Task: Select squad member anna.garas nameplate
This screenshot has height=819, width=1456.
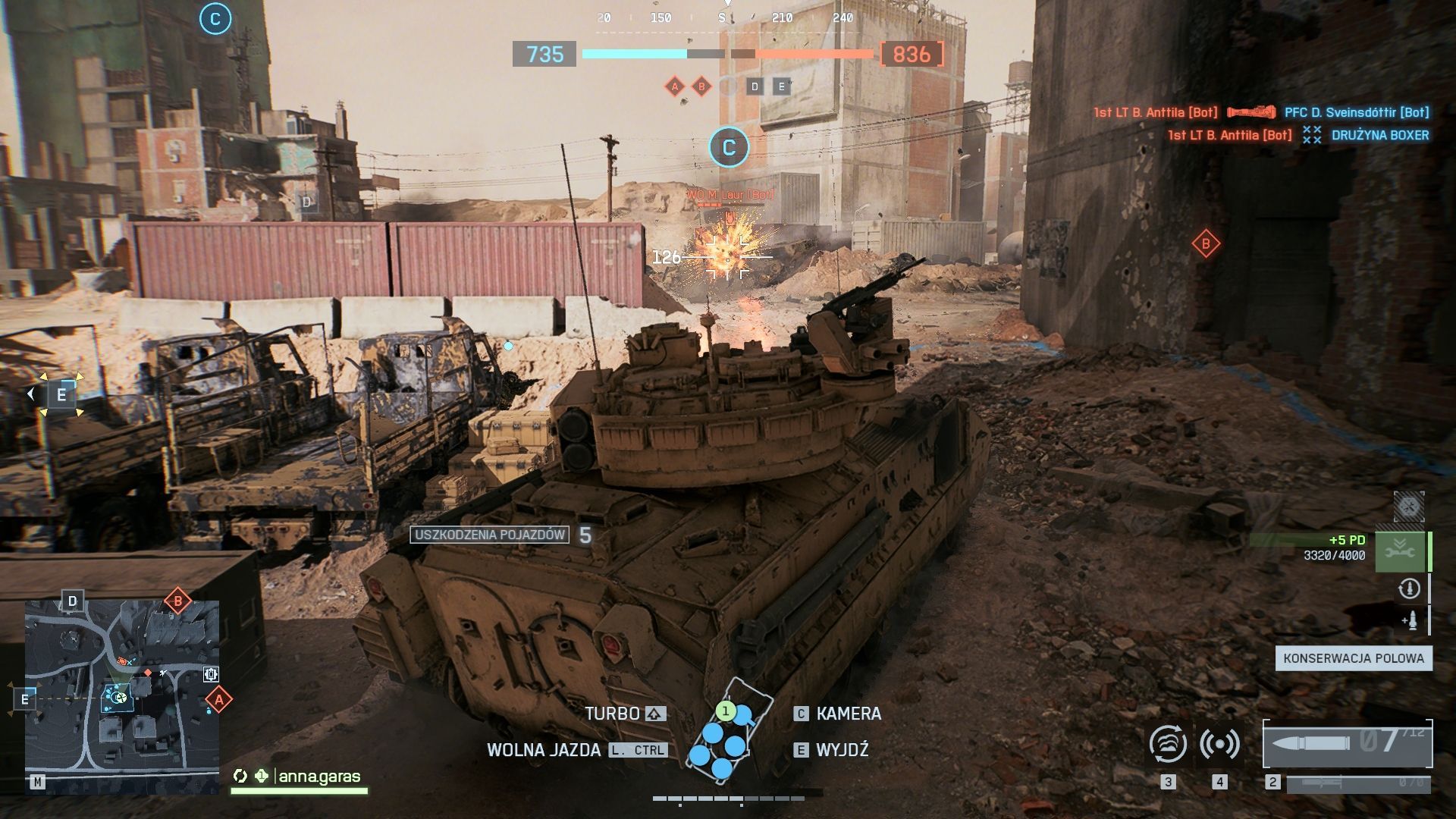Action: (318, 777)
